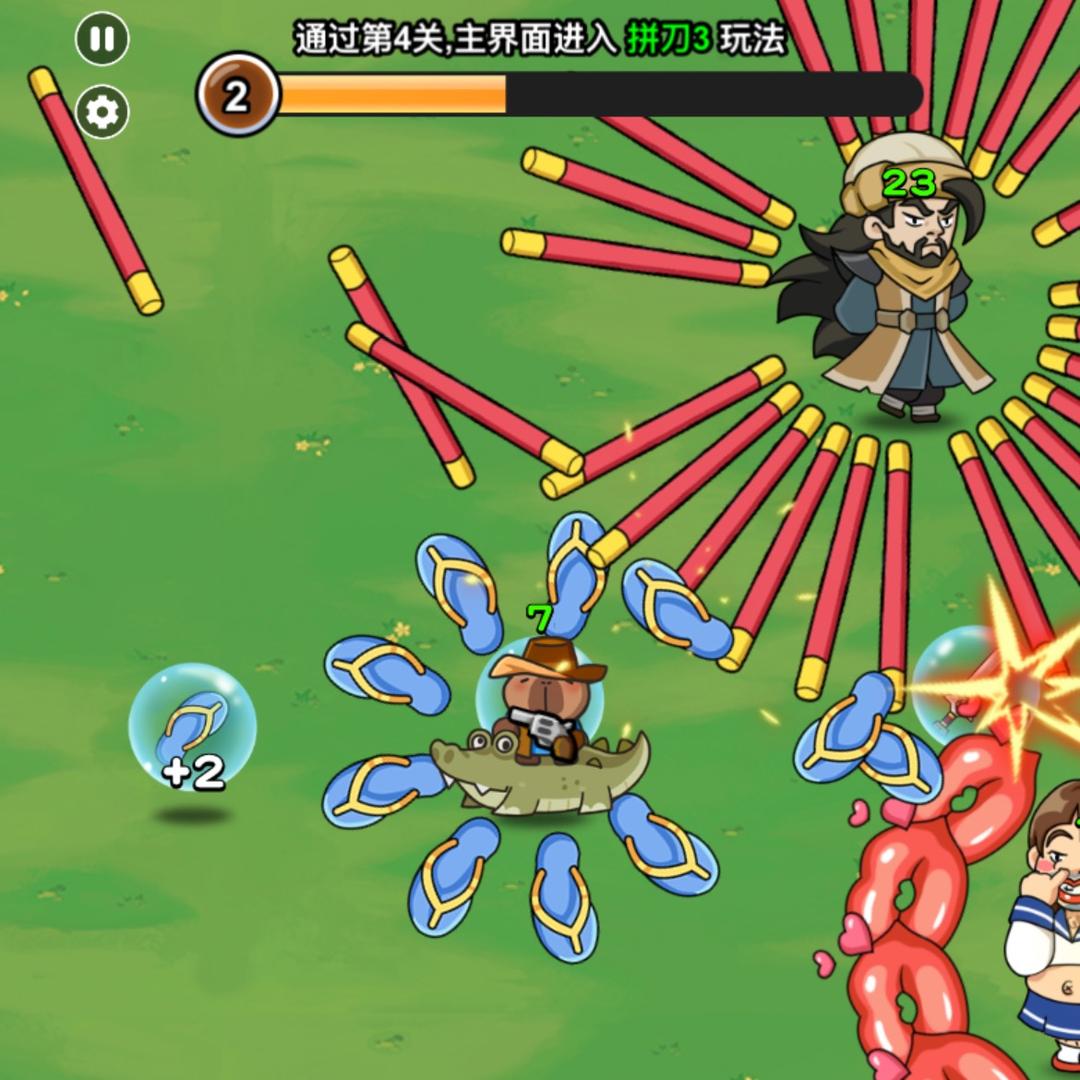Pause the game
Screen dimensions: 1080x1080
point(102,40)
